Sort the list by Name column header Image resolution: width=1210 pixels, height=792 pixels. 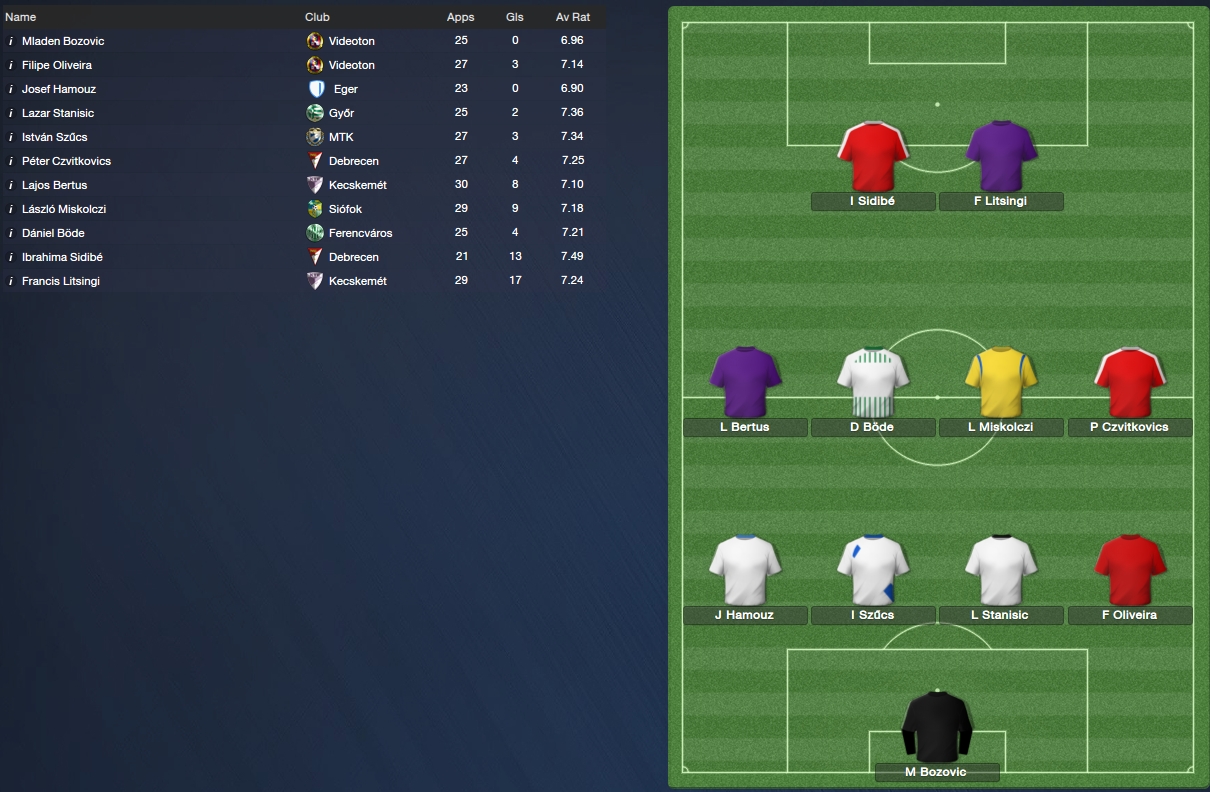click(x=21, y=17)
